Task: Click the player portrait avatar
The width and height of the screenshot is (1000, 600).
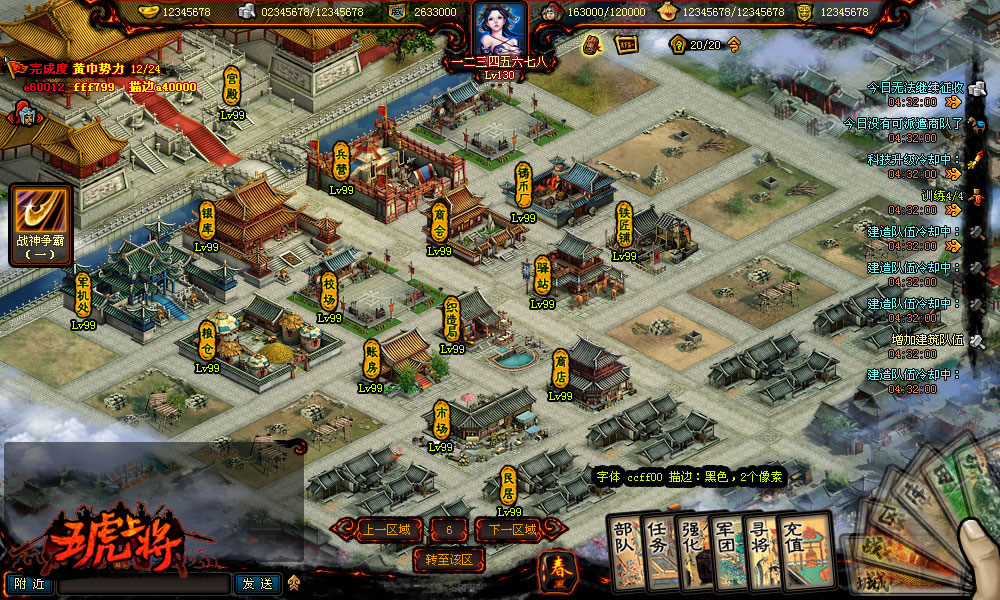Action: [x=499, y=32]
